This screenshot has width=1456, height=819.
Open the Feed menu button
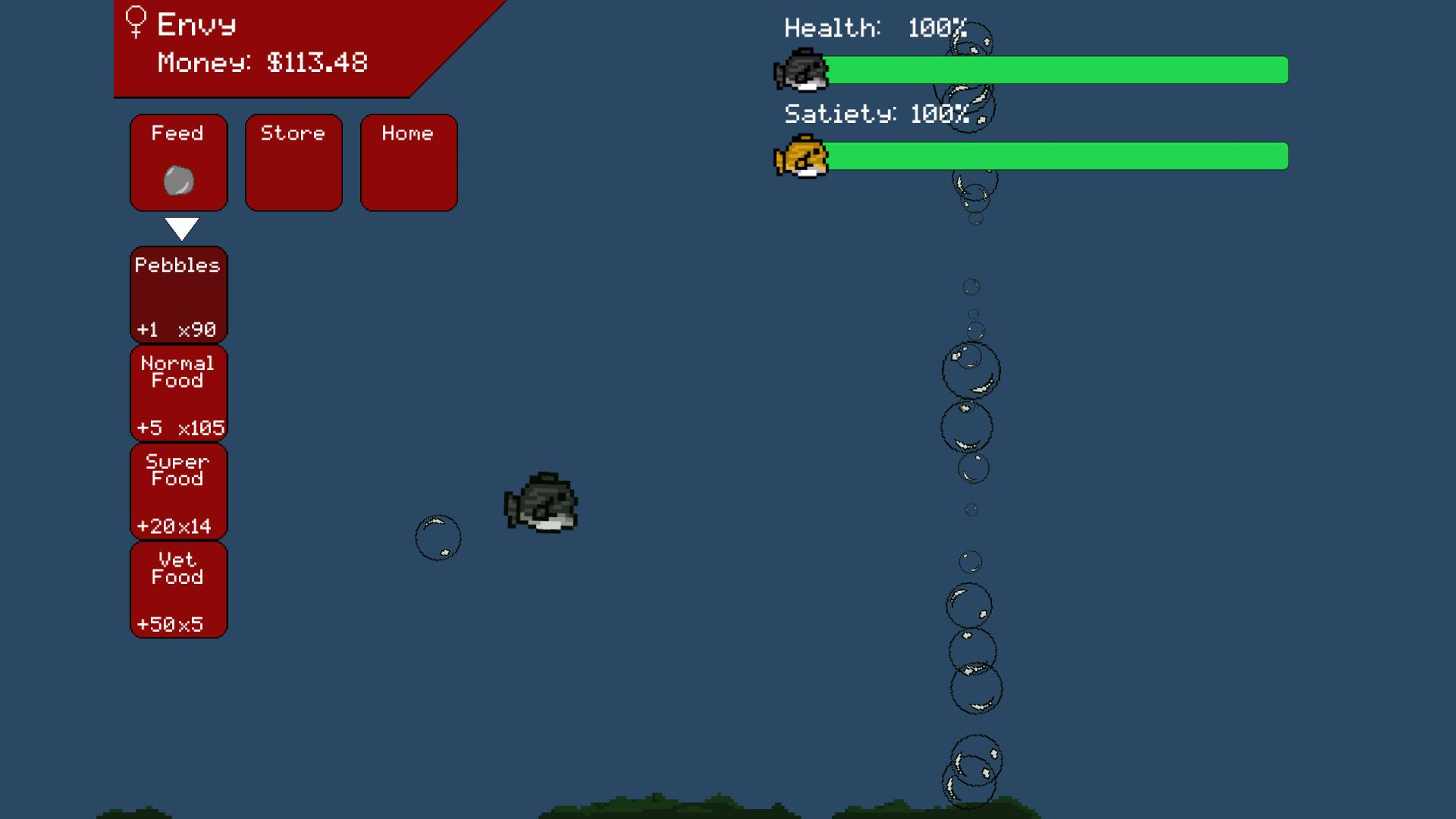(178, 162)
